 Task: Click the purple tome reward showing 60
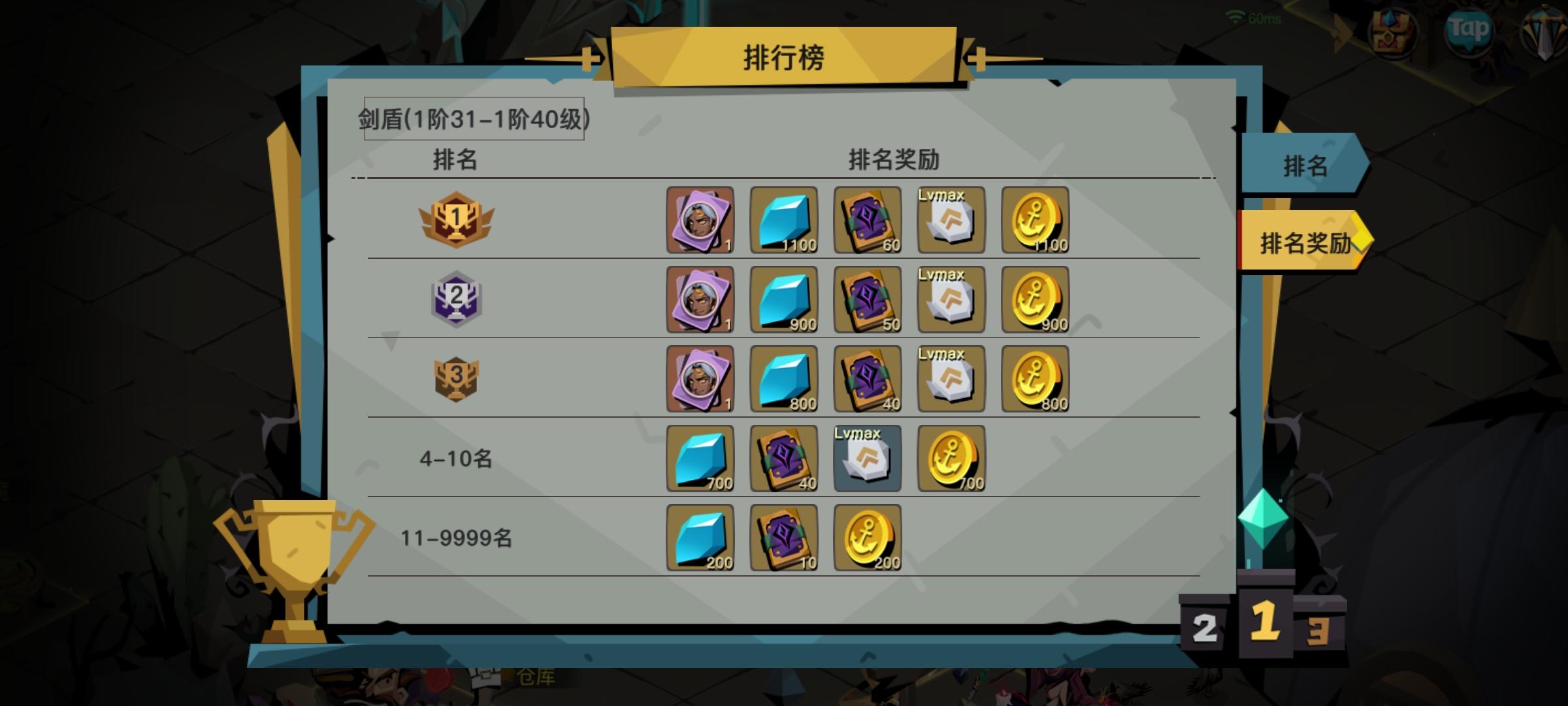(867, 220)
